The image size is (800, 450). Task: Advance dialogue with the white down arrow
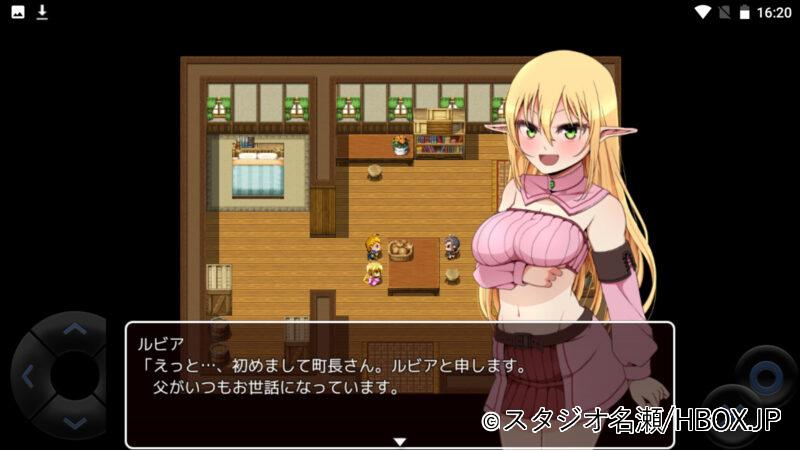pos(399,441)
